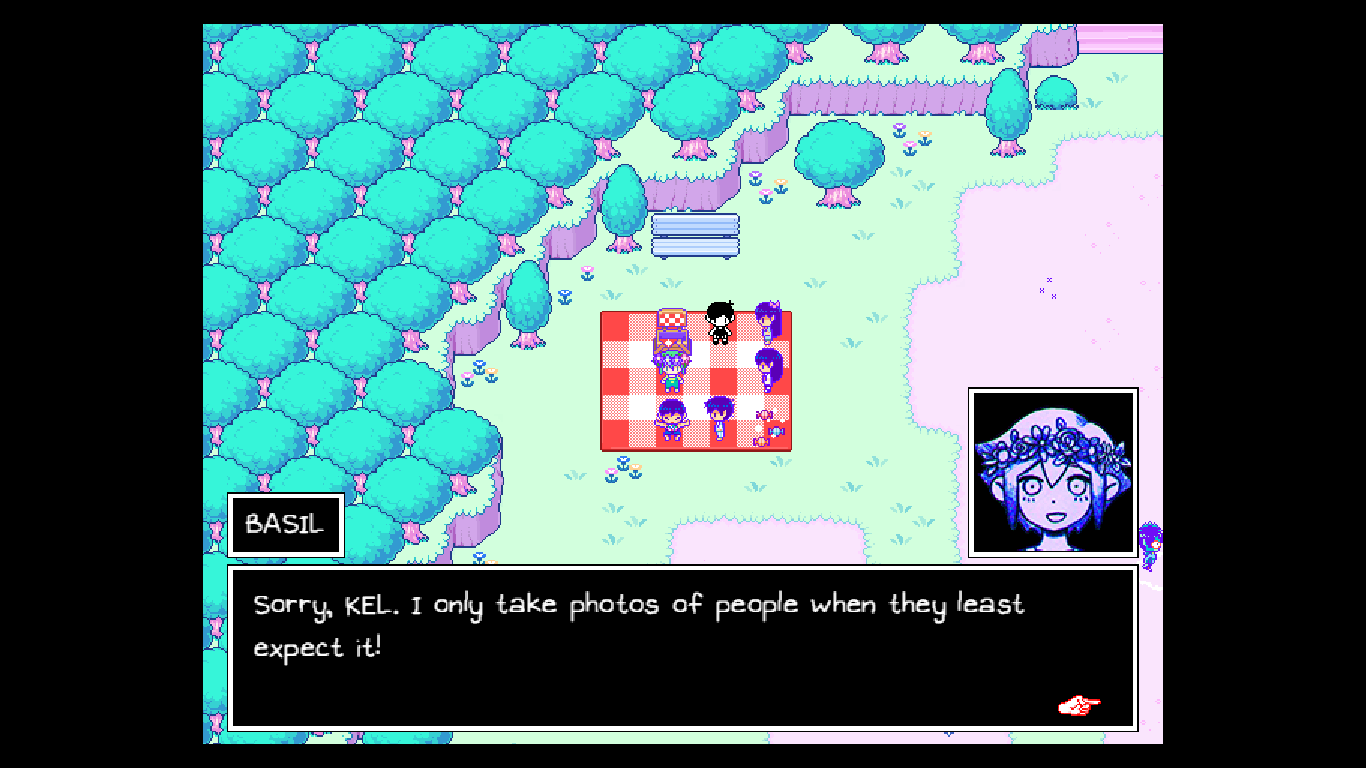The image size is (1366, 768).
Task: Click the BASIL name tag box
Action: coord(284,524)
